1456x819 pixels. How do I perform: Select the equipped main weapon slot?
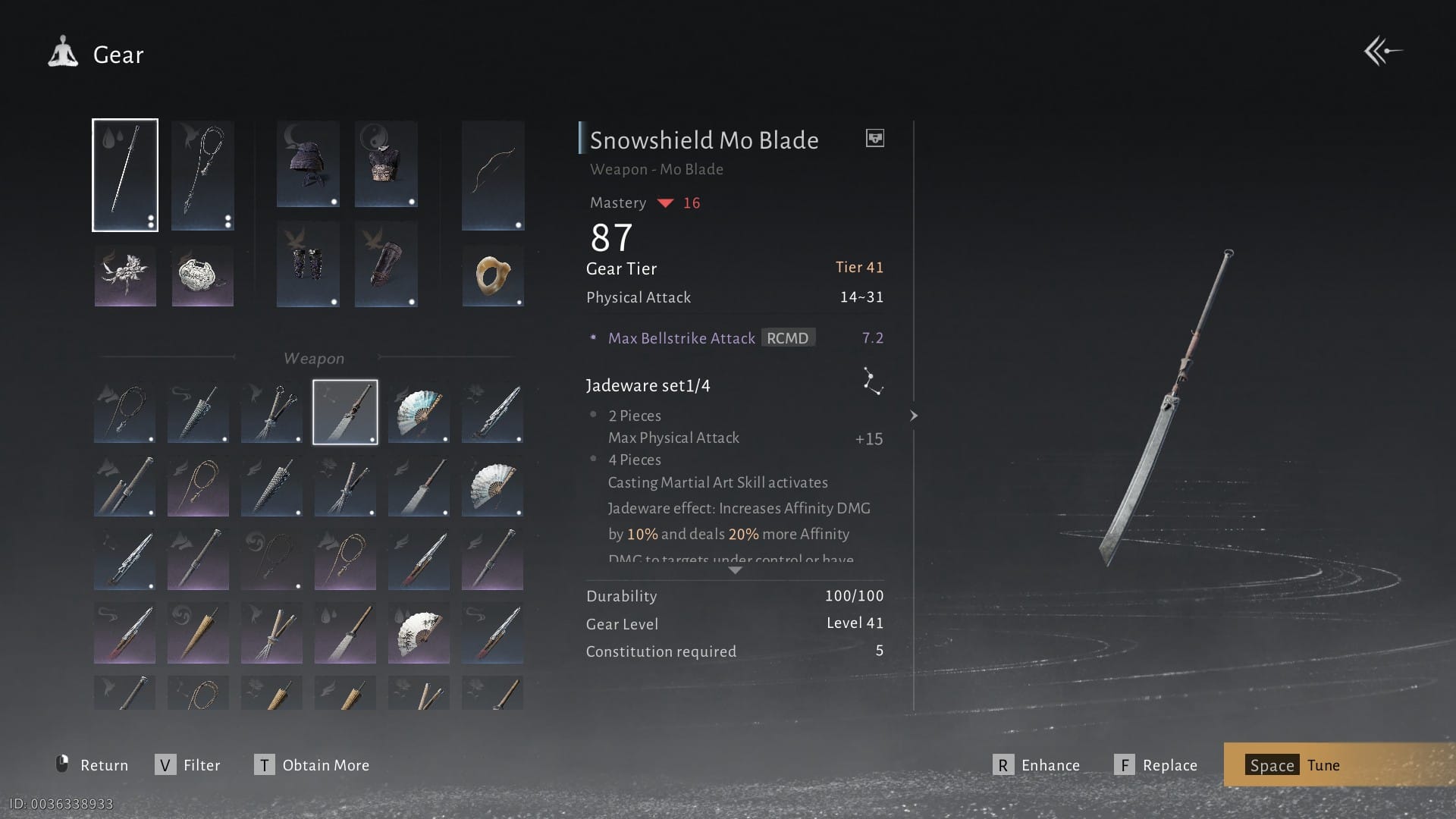pyautogui.click(x=125, y=175)
